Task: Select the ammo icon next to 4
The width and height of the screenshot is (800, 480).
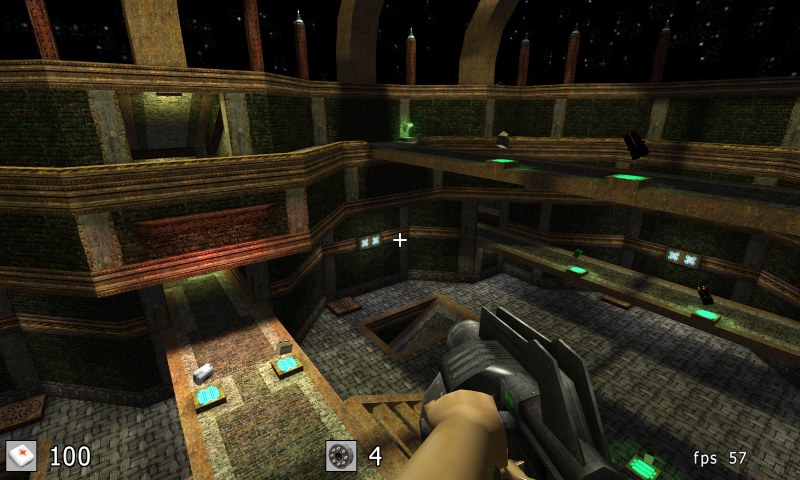Action: point(341,456)
